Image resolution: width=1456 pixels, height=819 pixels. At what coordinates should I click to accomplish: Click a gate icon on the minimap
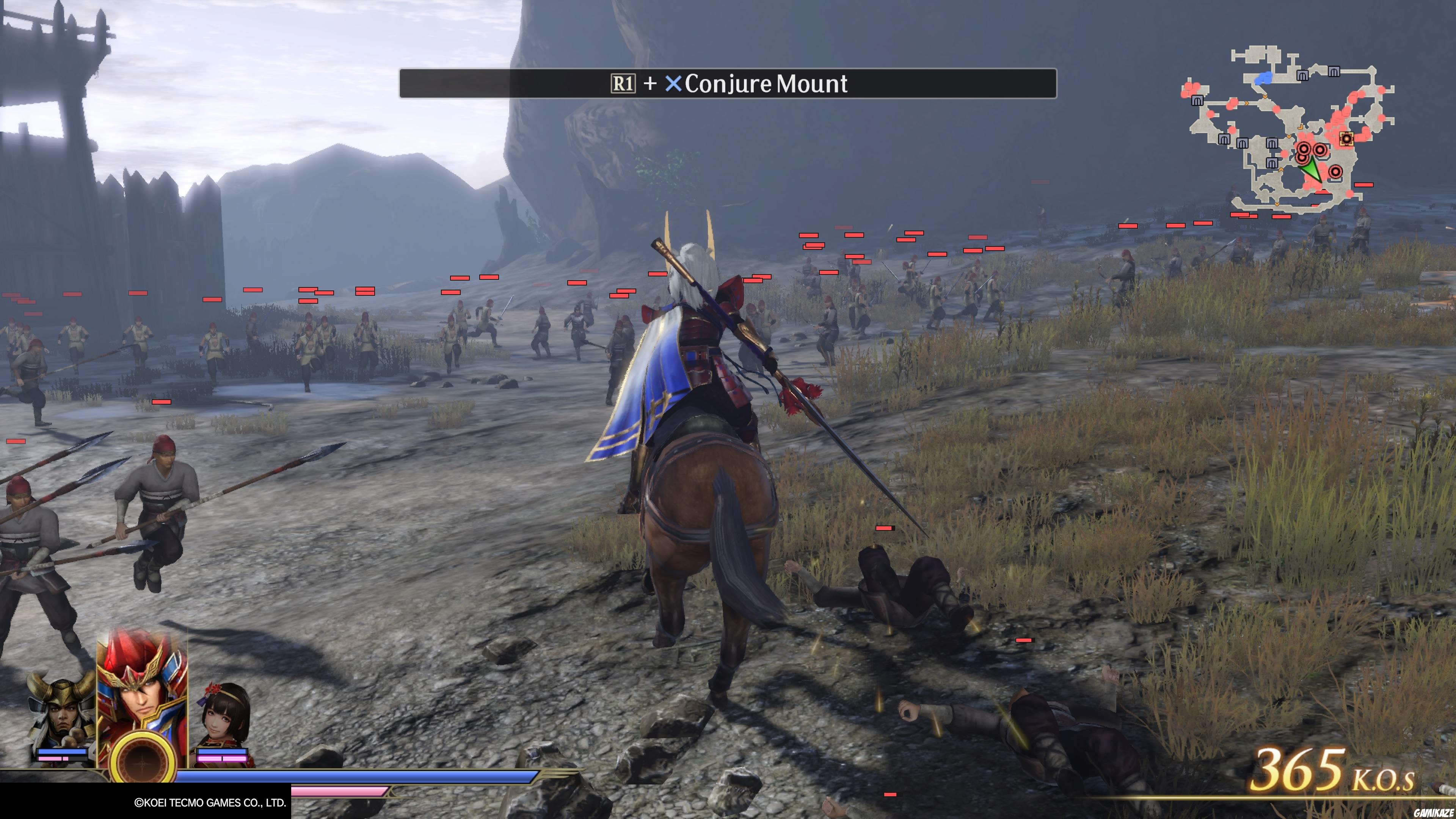pos(1302,75)
